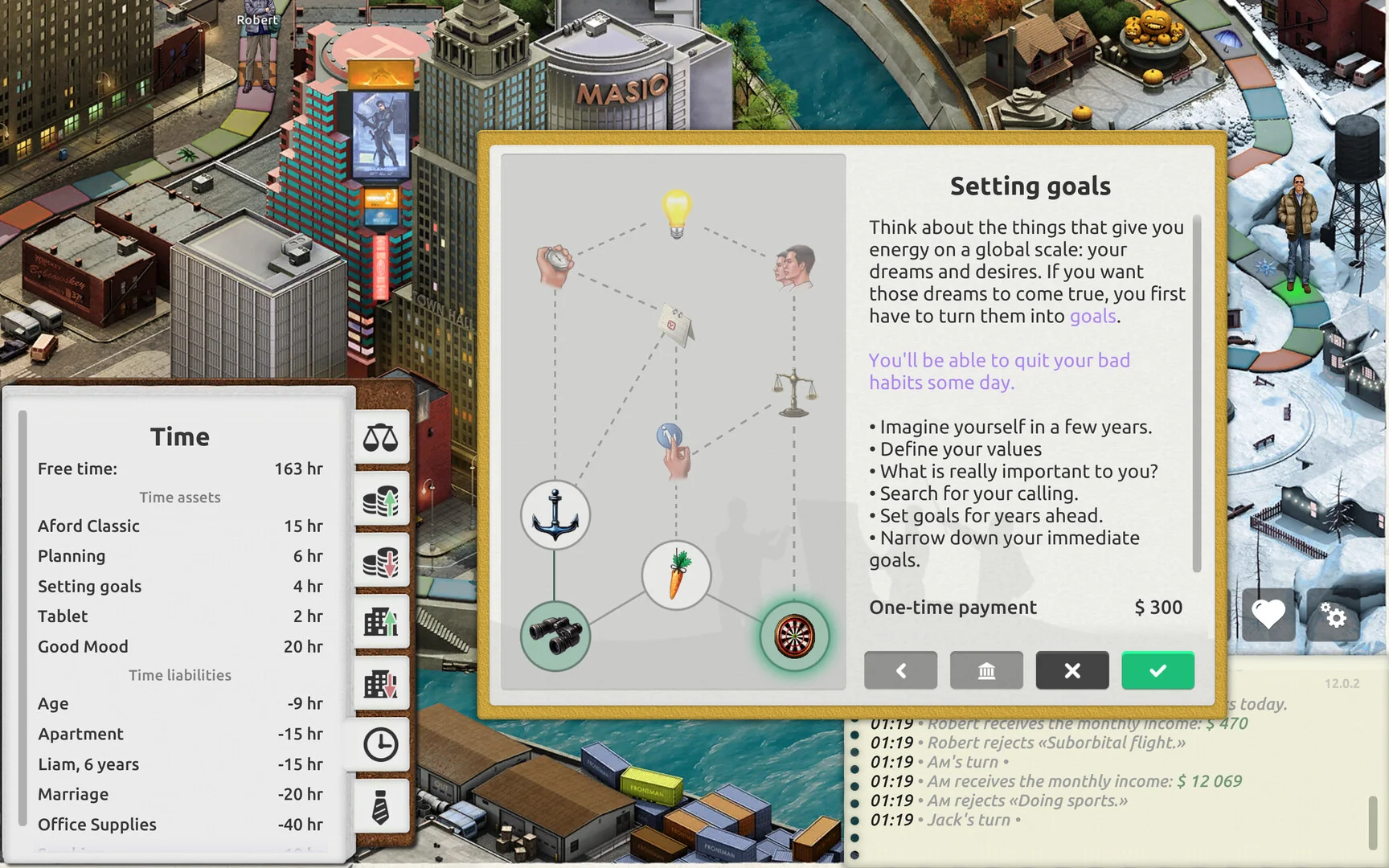Click the weighing scales skill node
This screenshot has height=868, width=1389.
(x=794, y=393)
